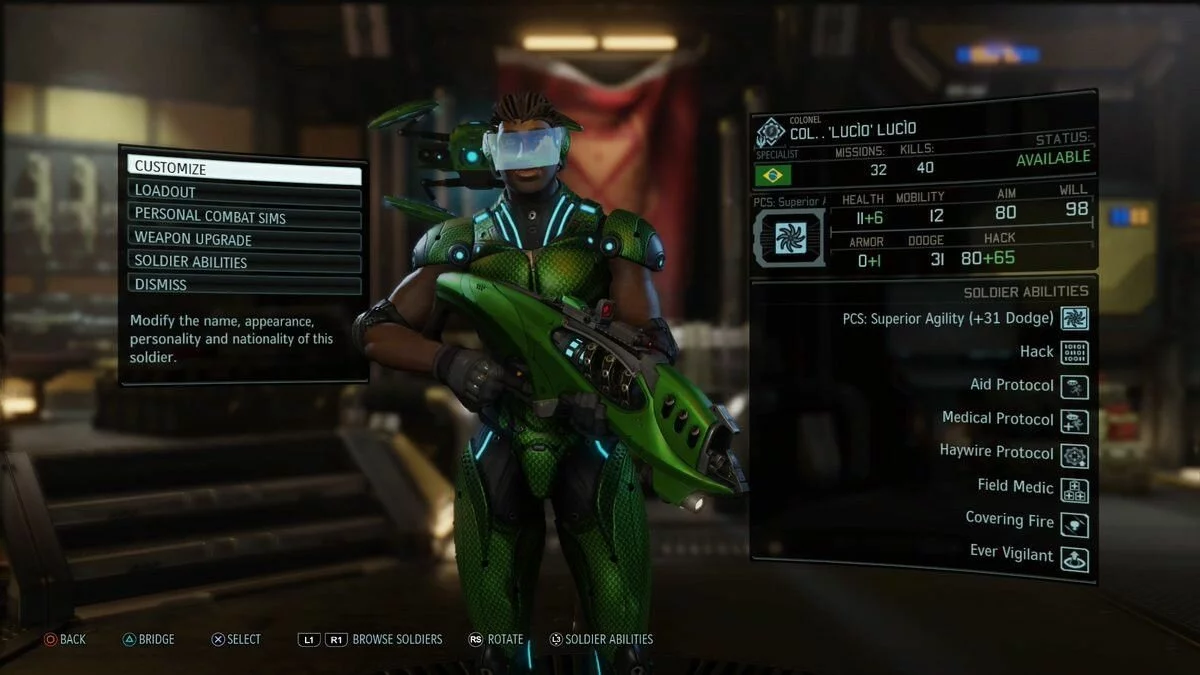
Task: Click the Hack ability icon
Action: [1075, 352]
